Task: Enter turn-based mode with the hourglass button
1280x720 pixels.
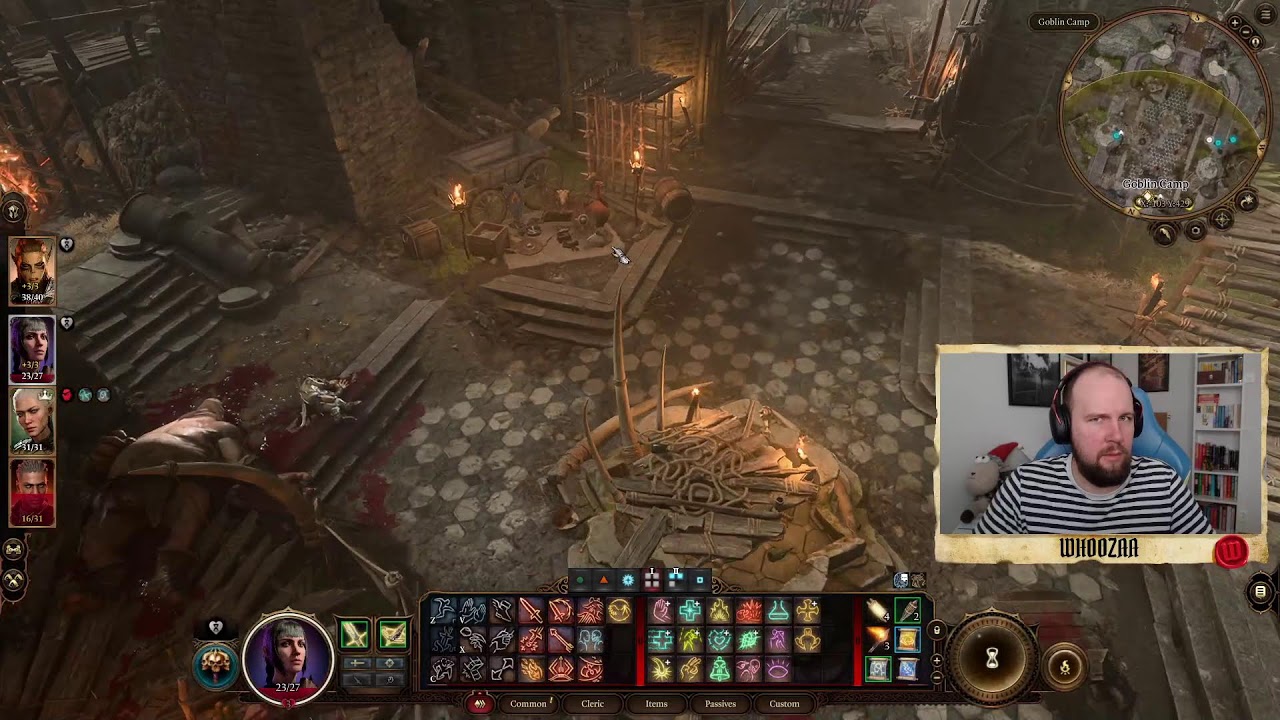Action: [991, 656]
